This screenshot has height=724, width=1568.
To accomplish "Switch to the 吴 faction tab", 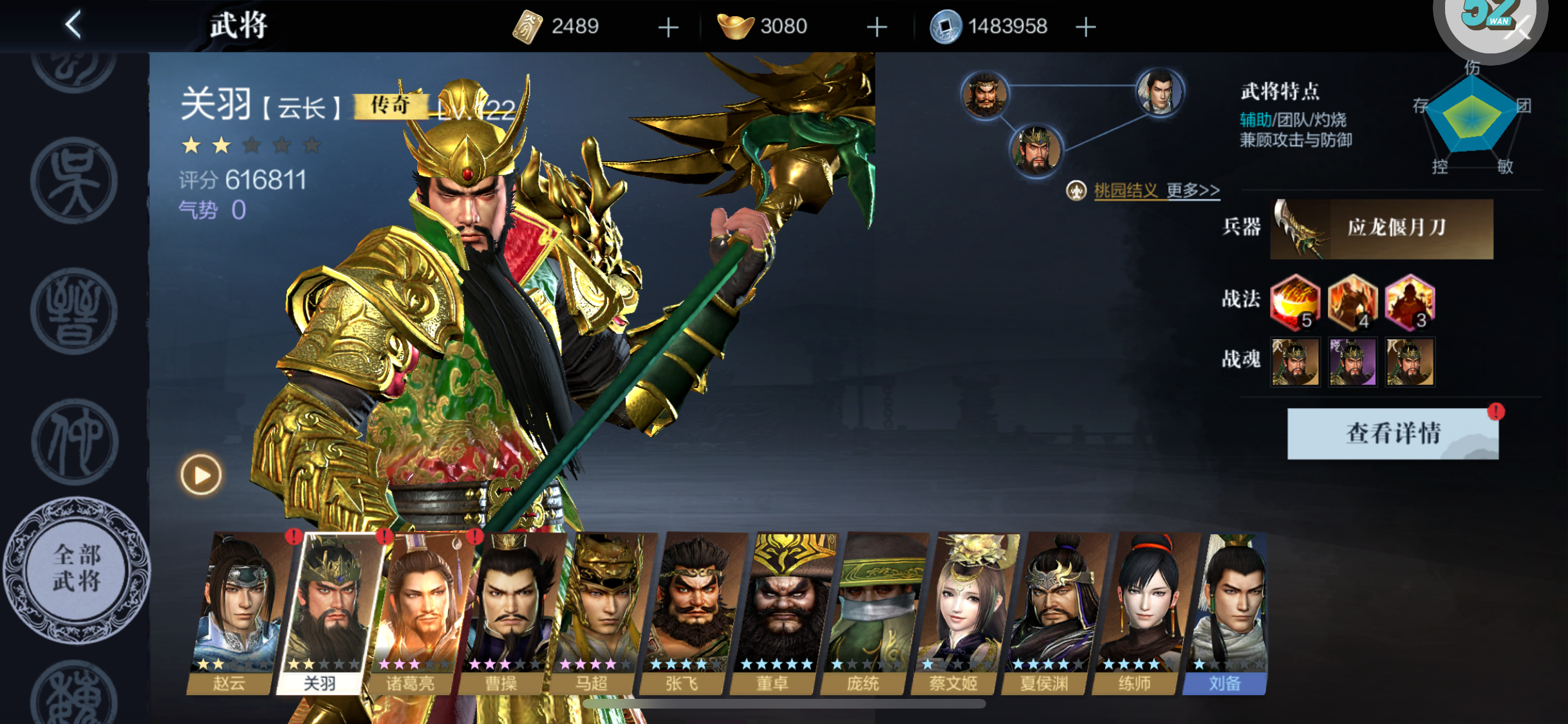I will tap(74, 181).
